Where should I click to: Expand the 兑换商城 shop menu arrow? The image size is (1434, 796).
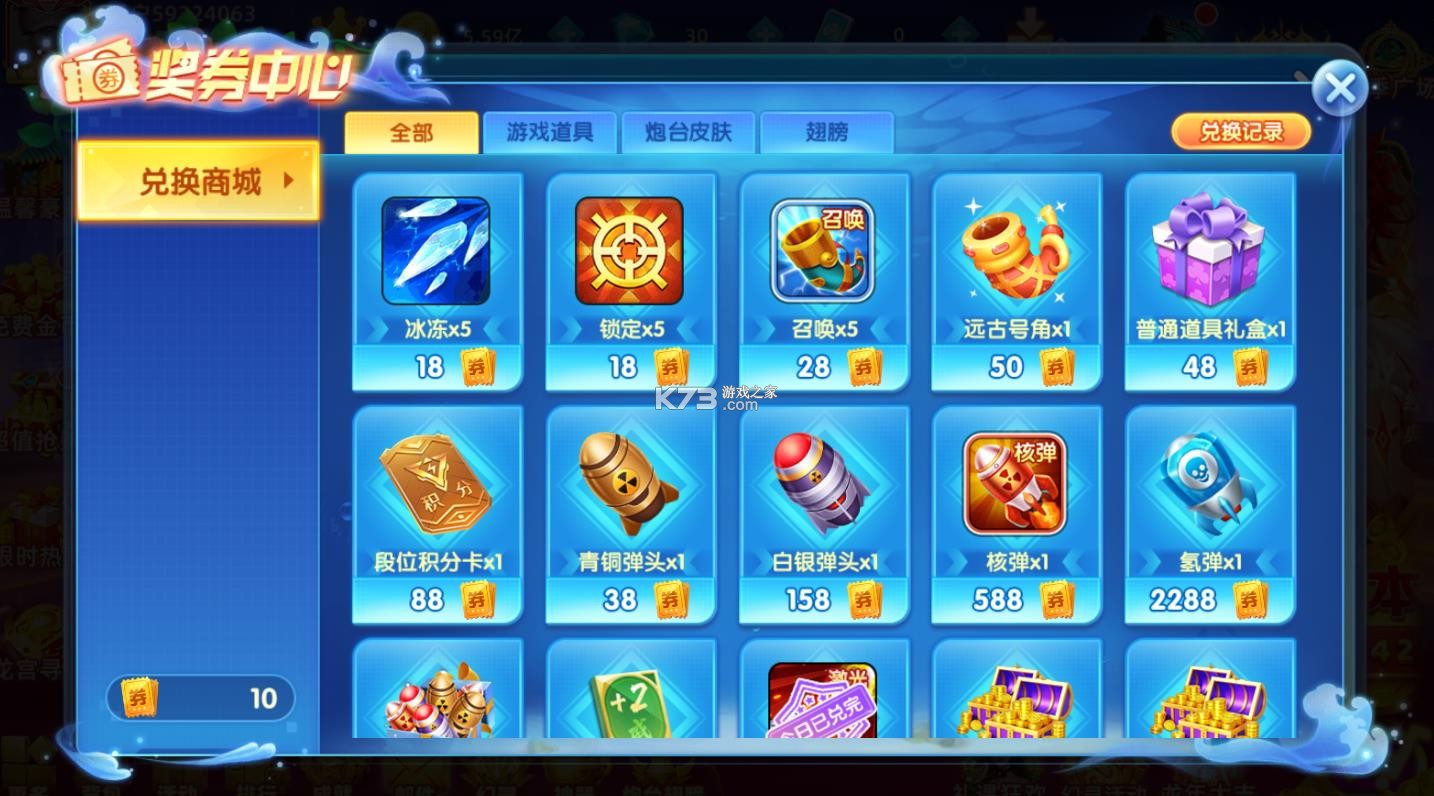(x=290, y=181)
